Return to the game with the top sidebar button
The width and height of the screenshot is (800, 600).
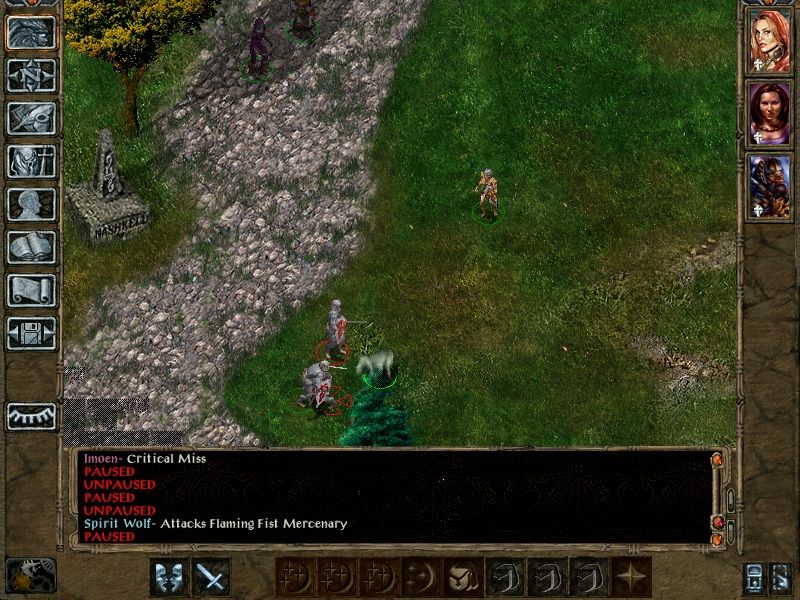pos(31,33)
